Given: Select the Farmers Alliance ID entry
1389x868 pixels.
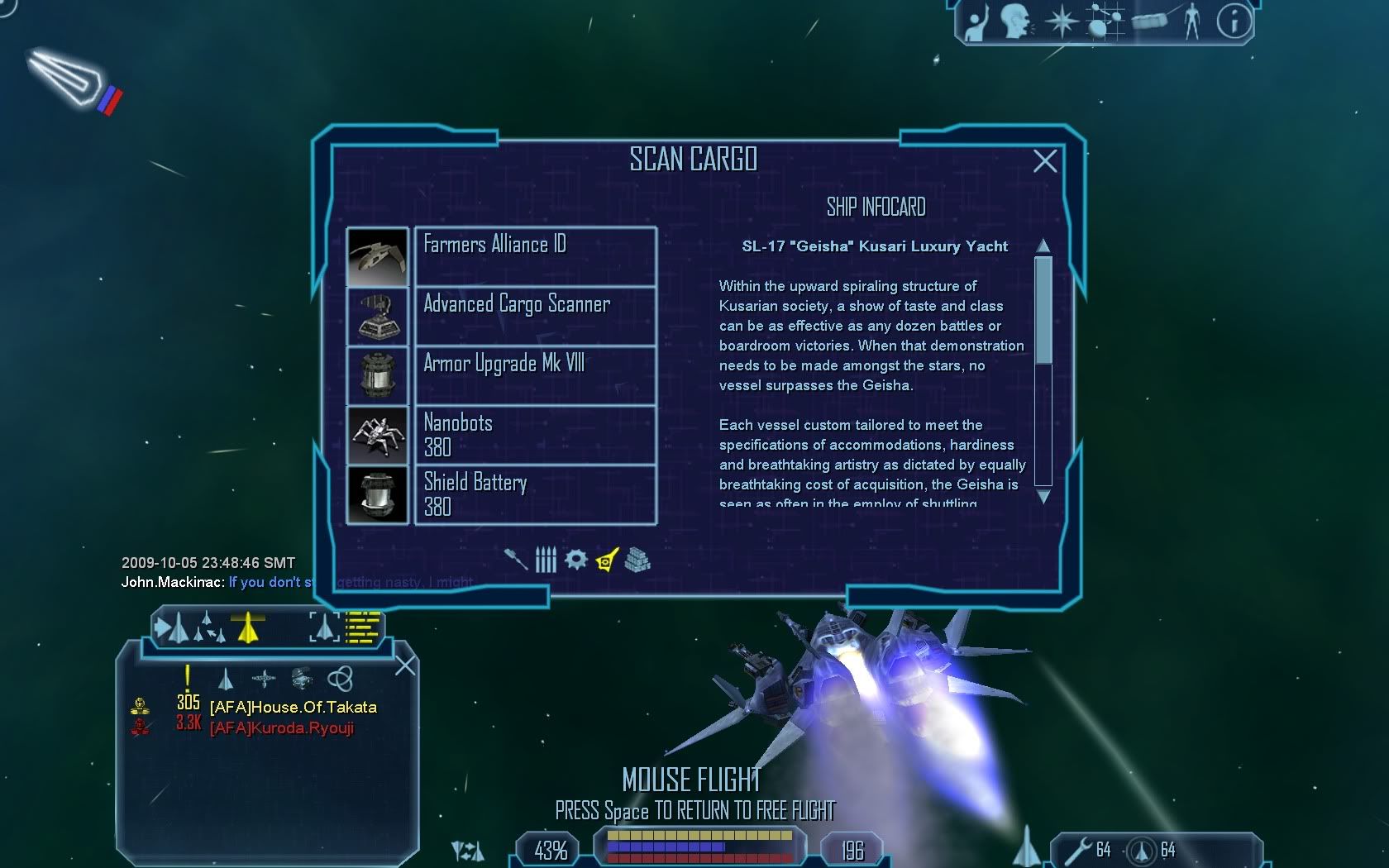Looking at the screenshot, I should point(535,256).
